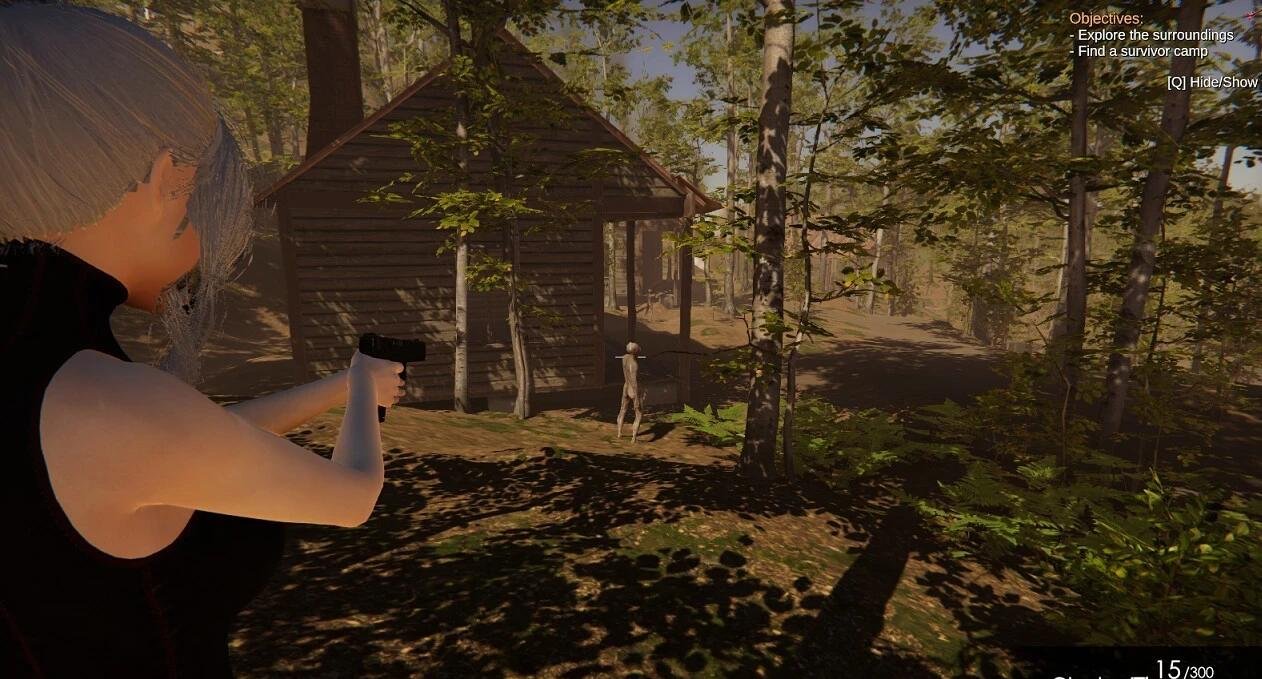Click the 'Explore the surroundings' objective
The height and width of the screenshot is (679, 1262).
[1154, 35]
